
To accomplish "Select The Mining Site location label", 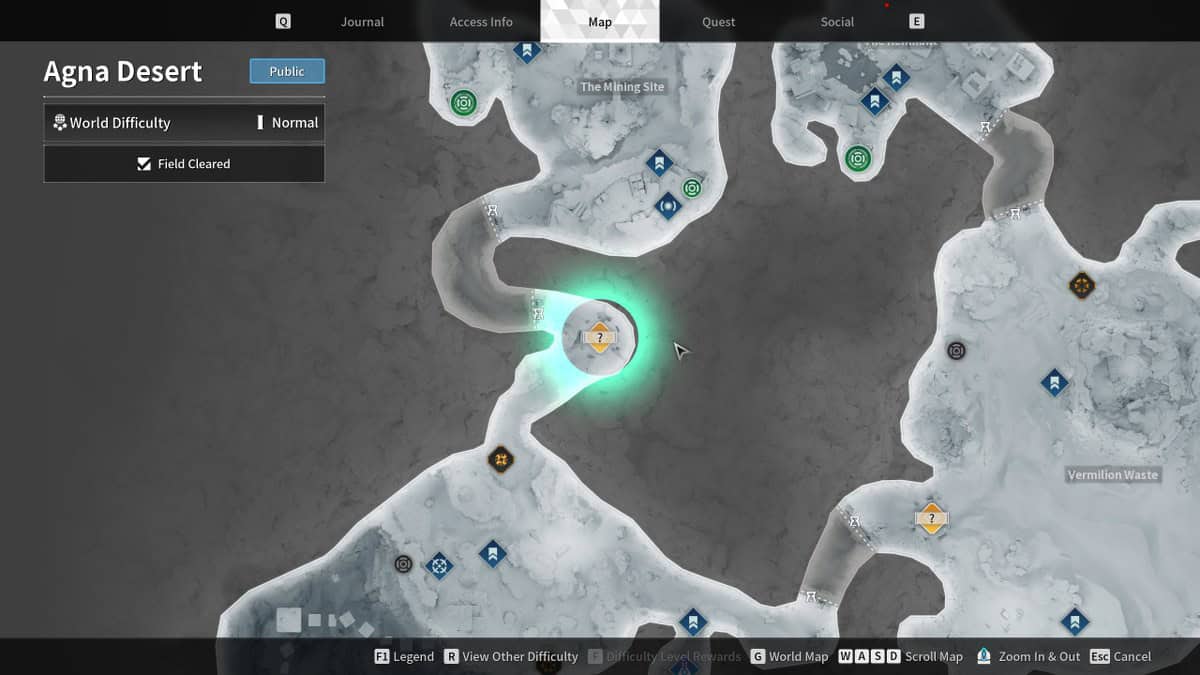I will pyautogui.click(x=622, y=87).
